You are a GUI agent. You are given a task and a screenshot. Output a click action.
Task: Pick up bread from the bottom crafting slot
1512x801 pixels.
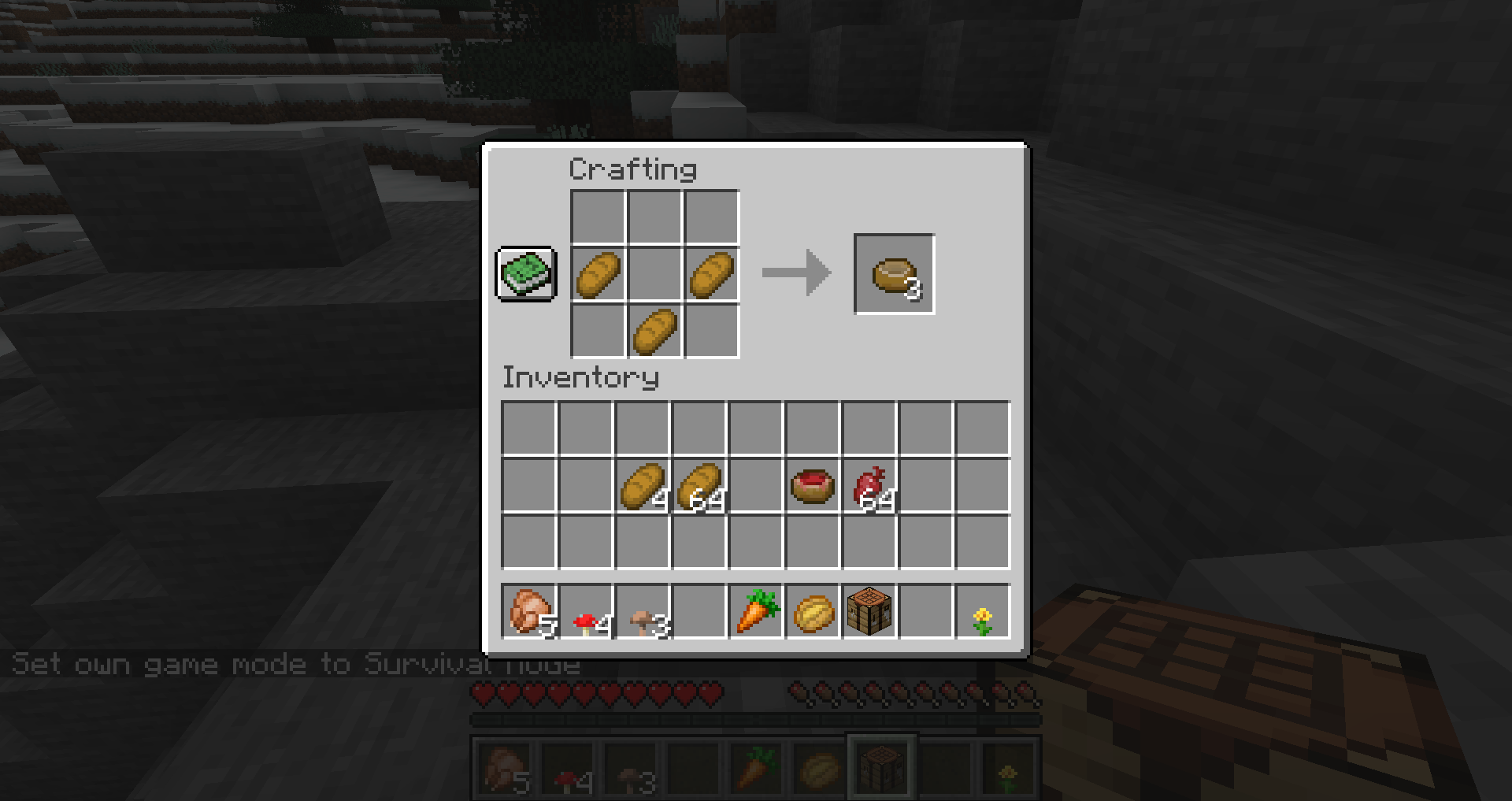click(x=654, y=331)
